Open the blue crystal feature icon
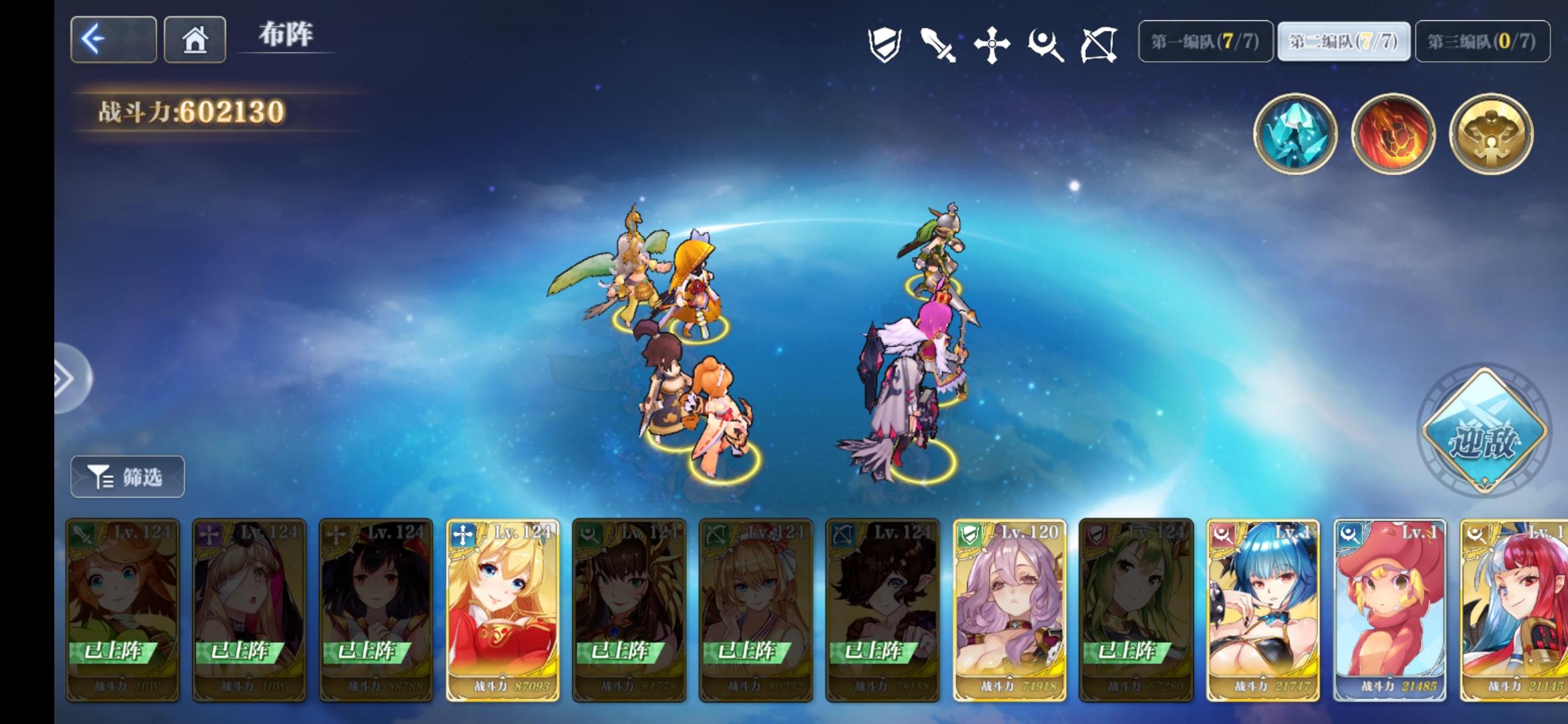The height and width of the screenshot is (724, 1568). coord(1297,134)
